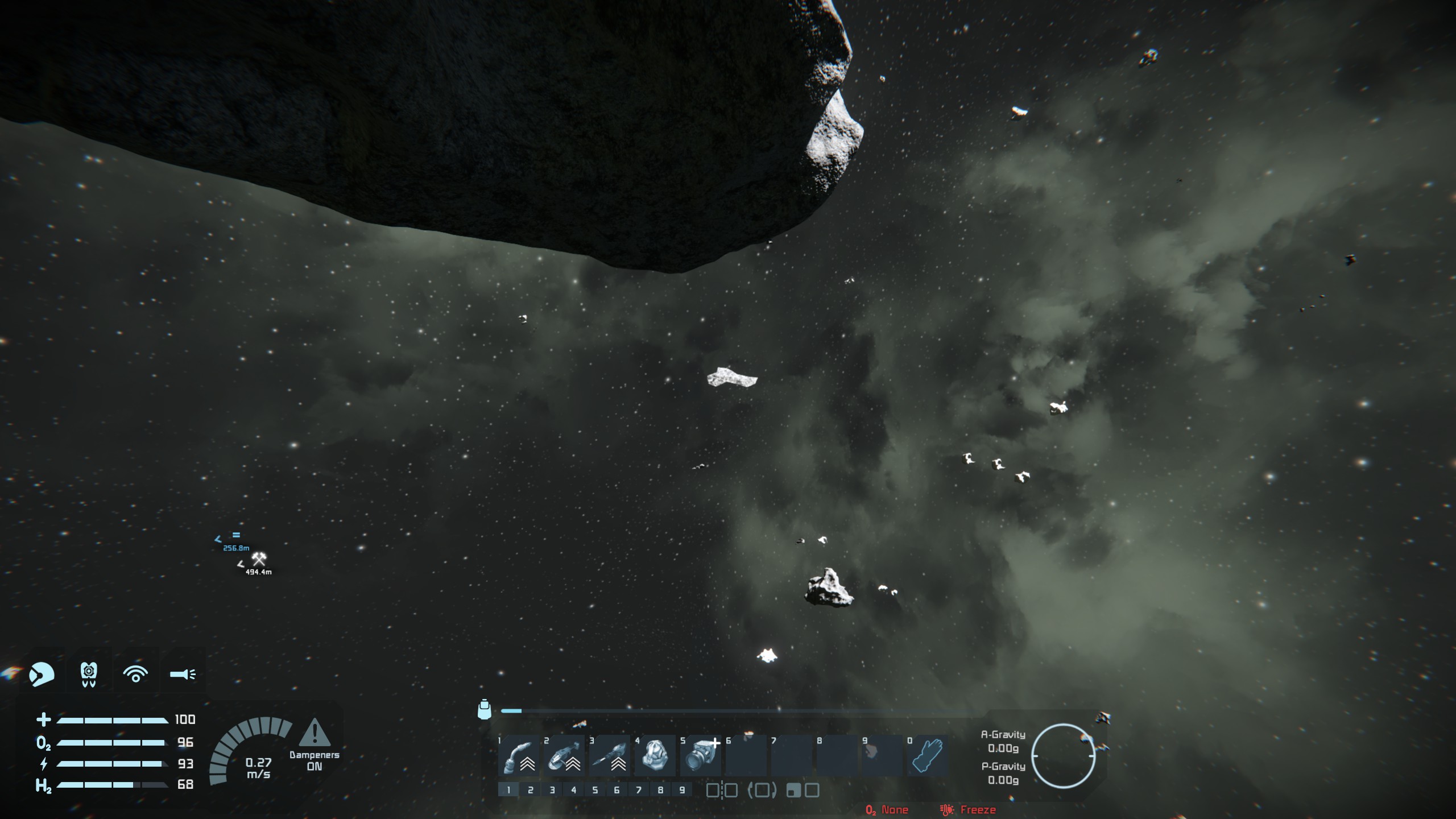The width and height of the screenshot is (1456, 819).
Task: Click the bracketed square build mode icon
Action: click(x=762, y=790)
